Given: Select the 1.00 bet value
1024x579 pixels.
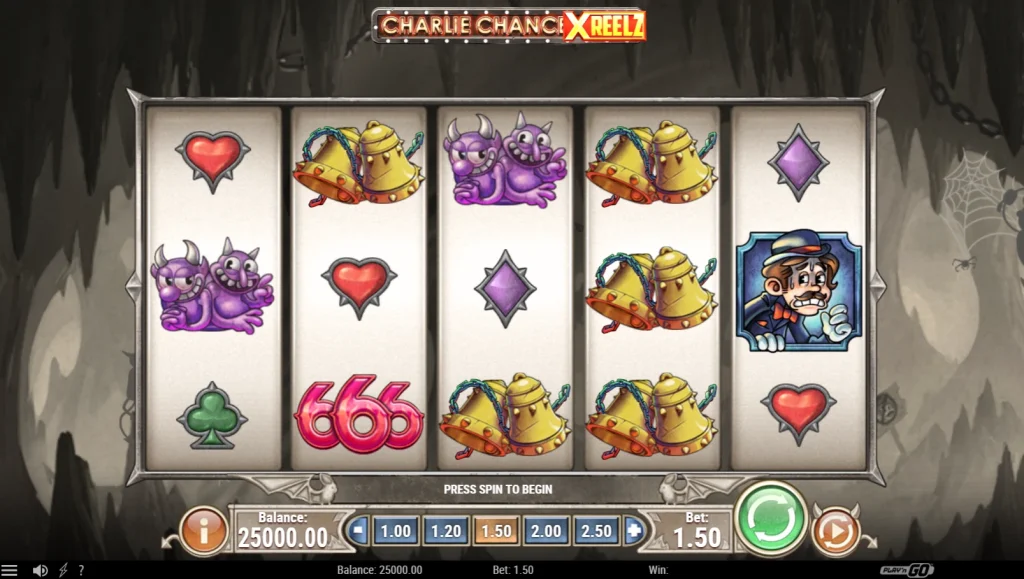Looking at the screenshot, I should [395, 531].
